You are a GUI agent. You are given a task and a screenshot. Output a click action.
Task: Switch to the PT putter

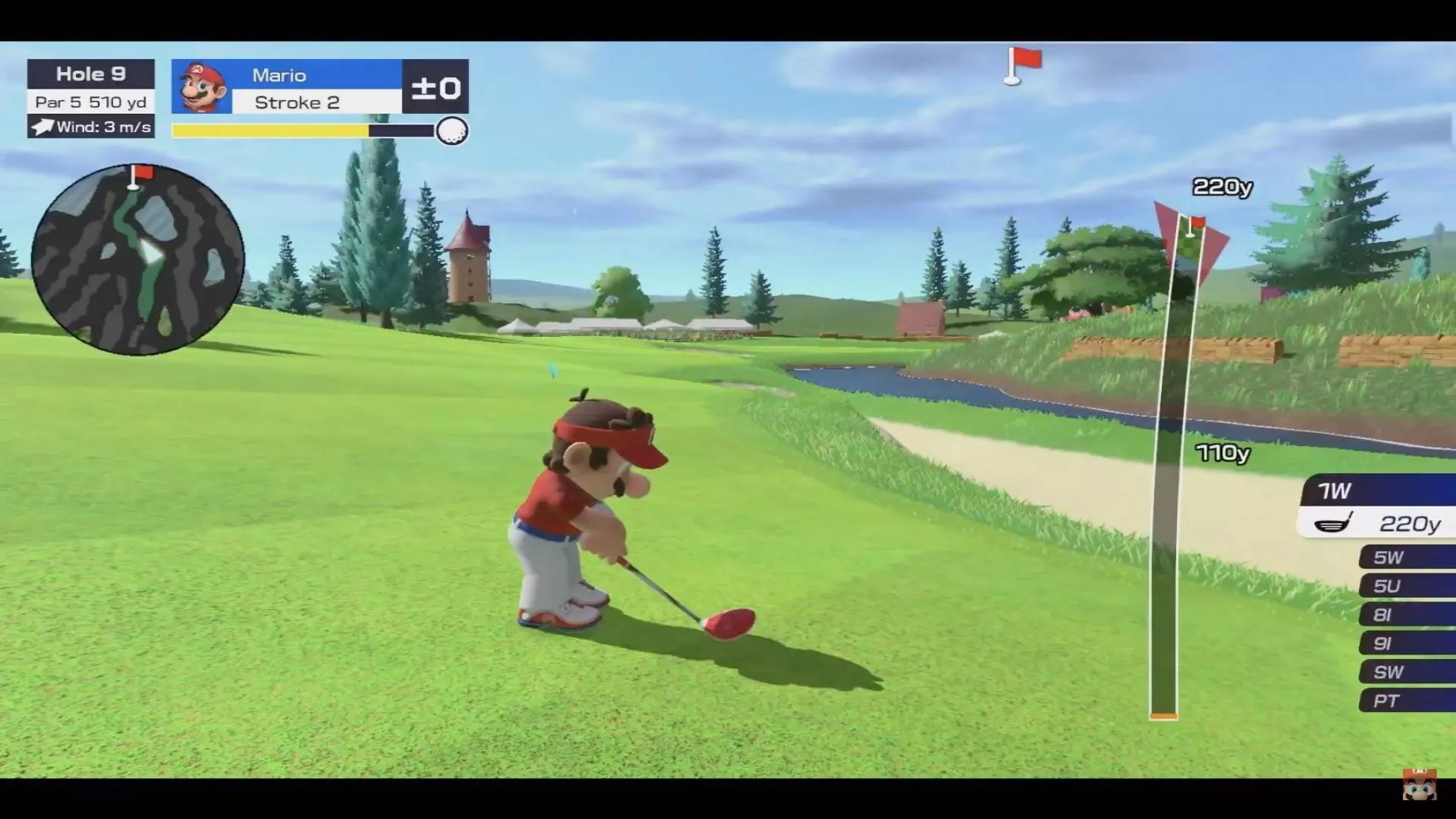click(x=1407, y=701)
